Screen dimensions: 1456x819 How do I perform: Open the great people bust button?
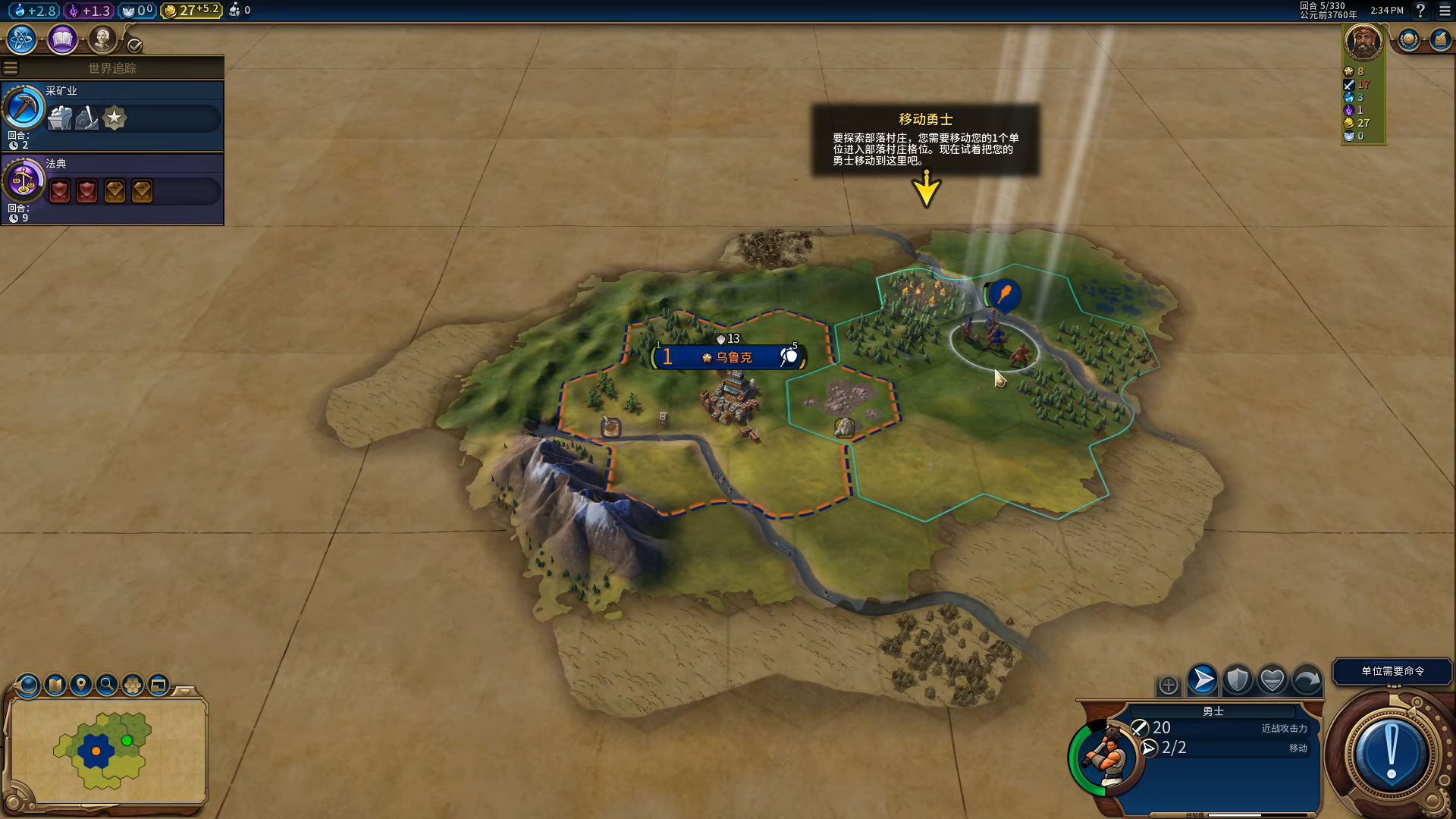(102, 39)
